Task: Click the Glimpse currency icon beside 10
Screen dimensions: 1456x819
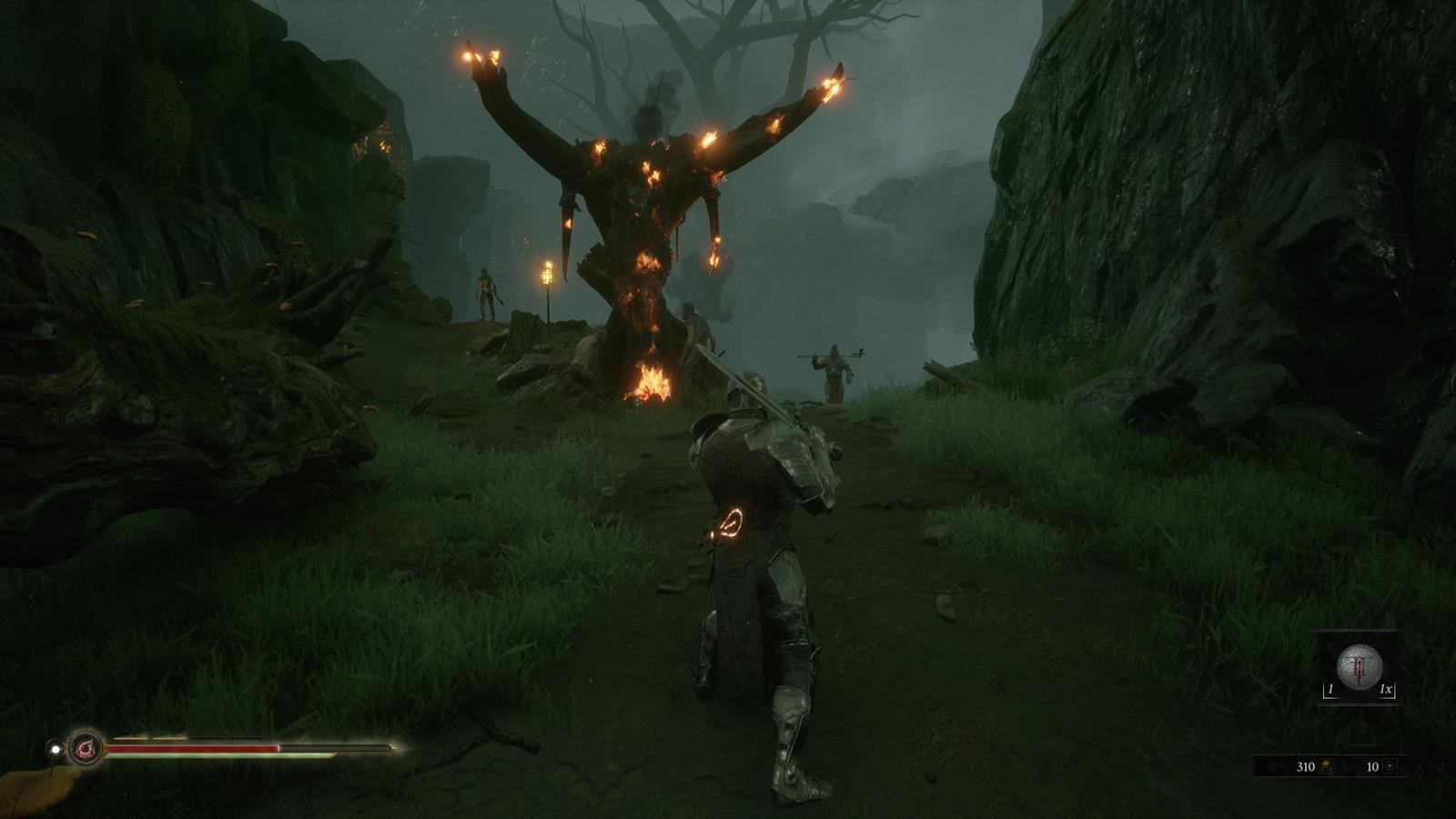Action: [1390, 766]
